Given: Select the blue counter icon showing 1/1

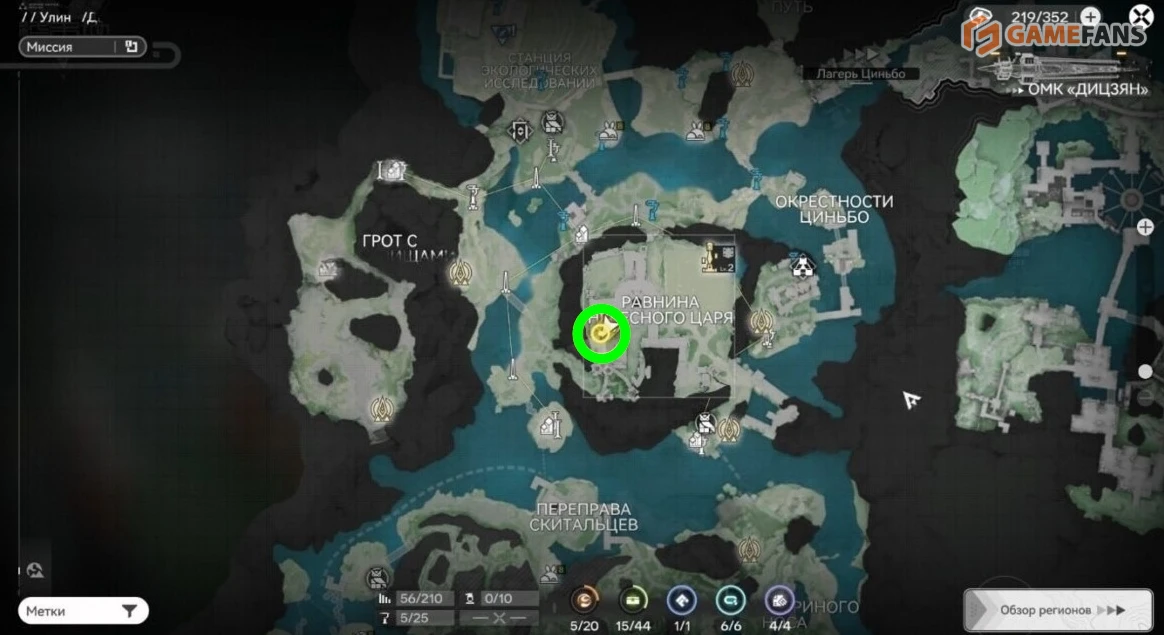Looking at the screenshot, I should pos(682,600).
